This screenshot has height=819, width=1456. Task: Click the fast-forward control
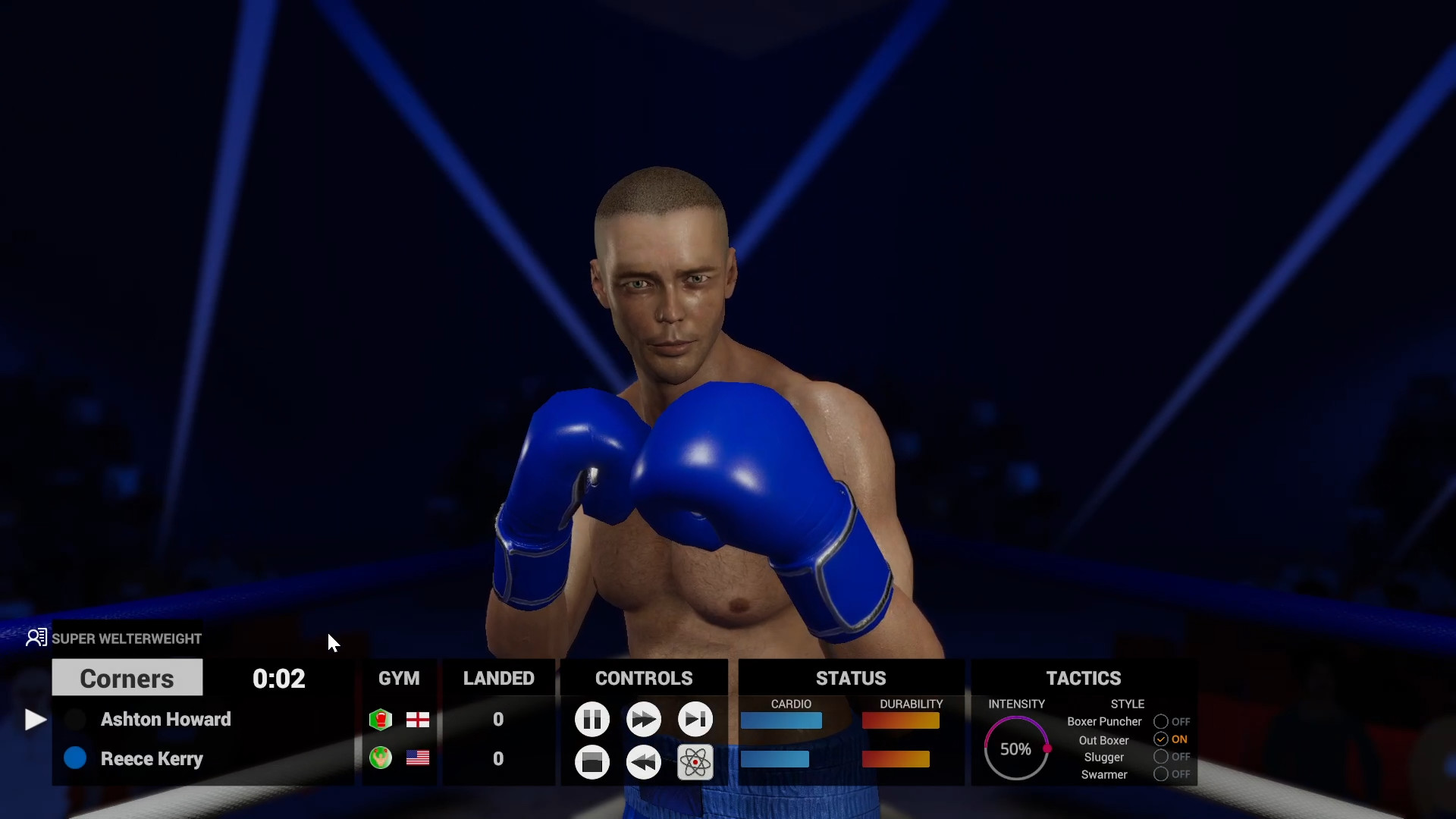[644, 720]
